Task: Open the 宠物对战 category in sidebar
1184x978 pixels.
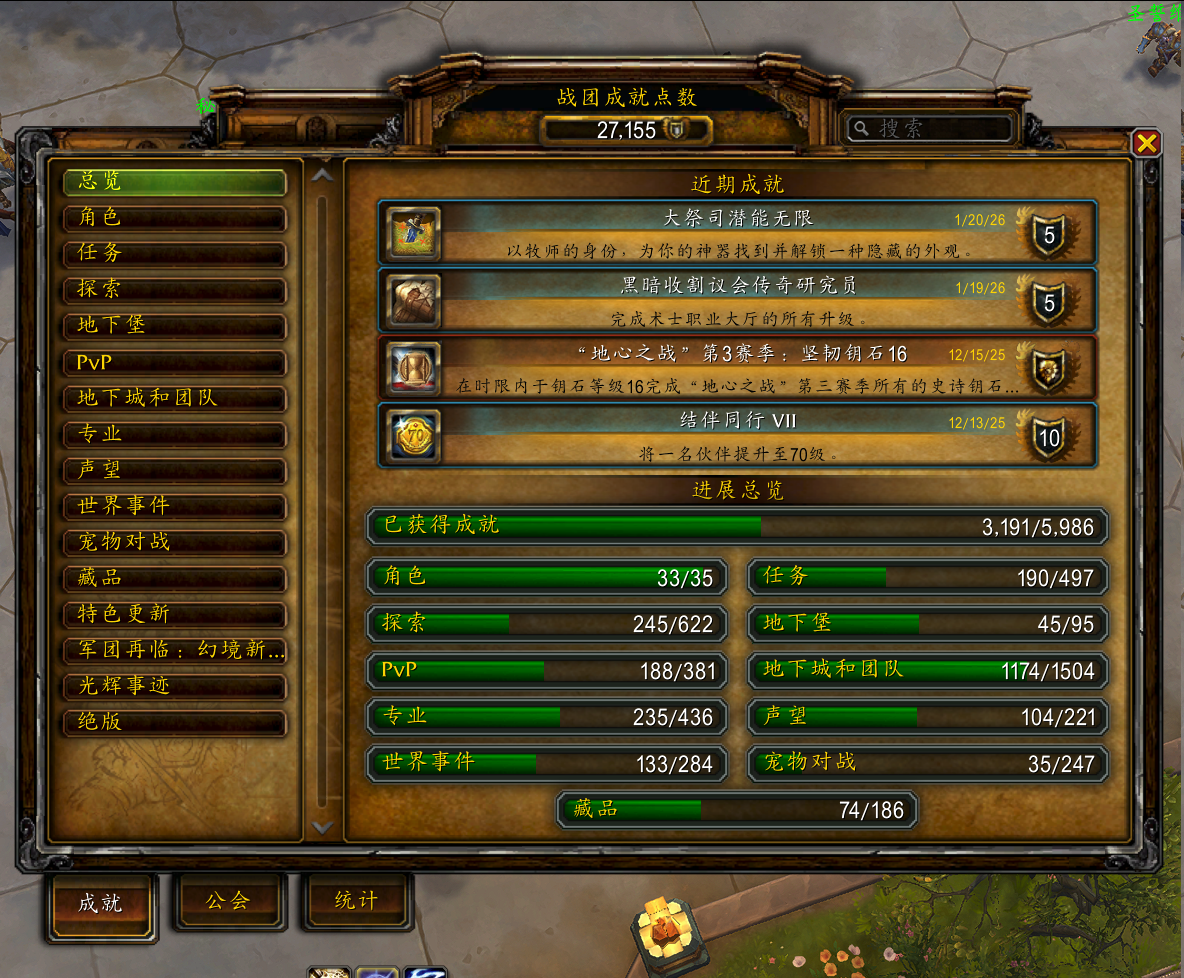Action: (x=174, y=542)
